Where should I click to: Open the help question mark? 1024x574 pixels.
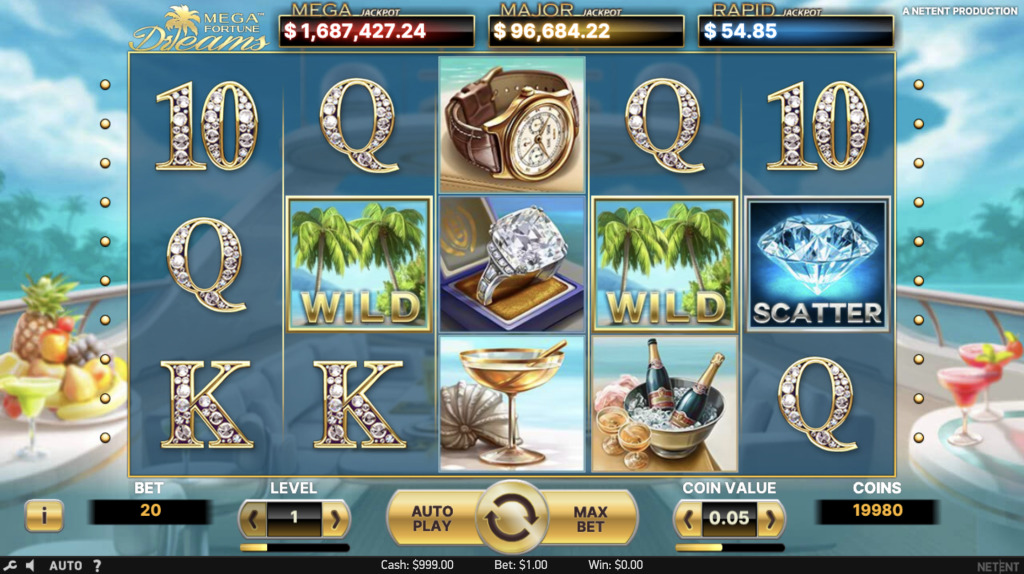point(97,566)
